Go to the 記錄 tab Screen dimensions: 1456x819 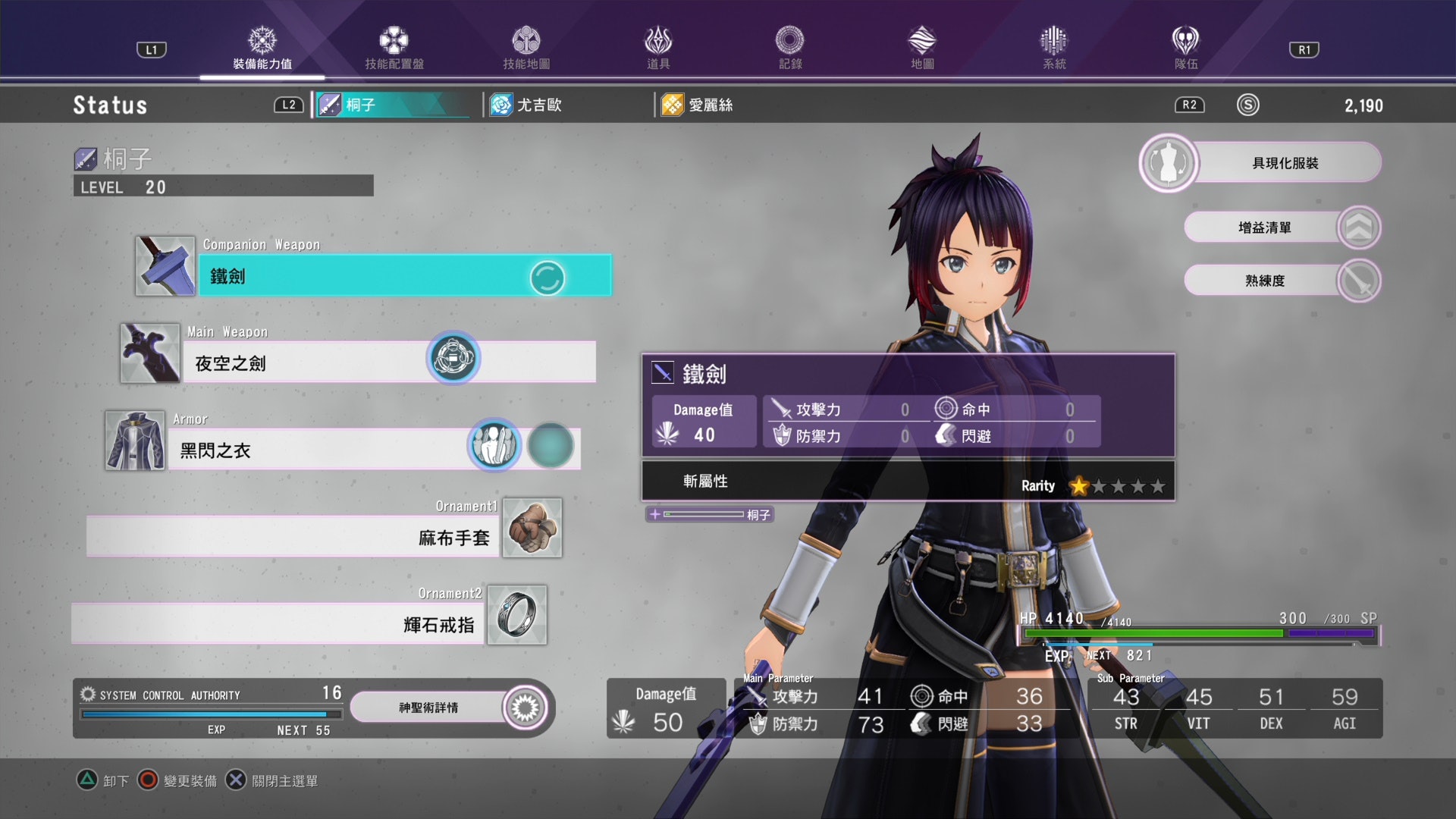[789, 49]
